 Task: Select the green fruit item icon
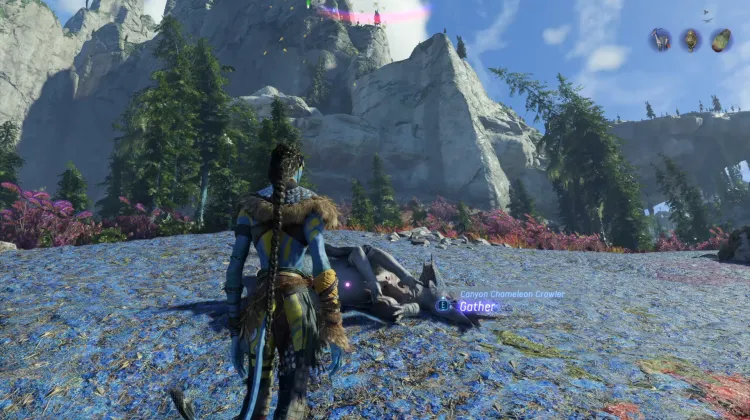tap(721, 40)
